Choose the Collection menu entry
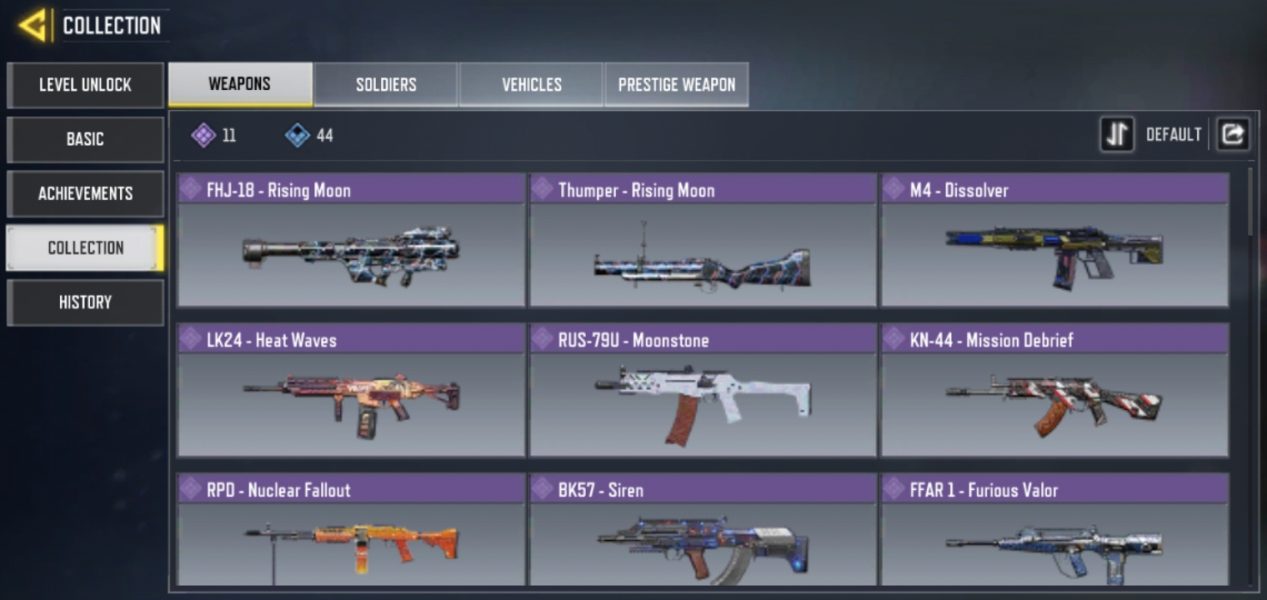 pyautogui.click(x=85, y=248)
